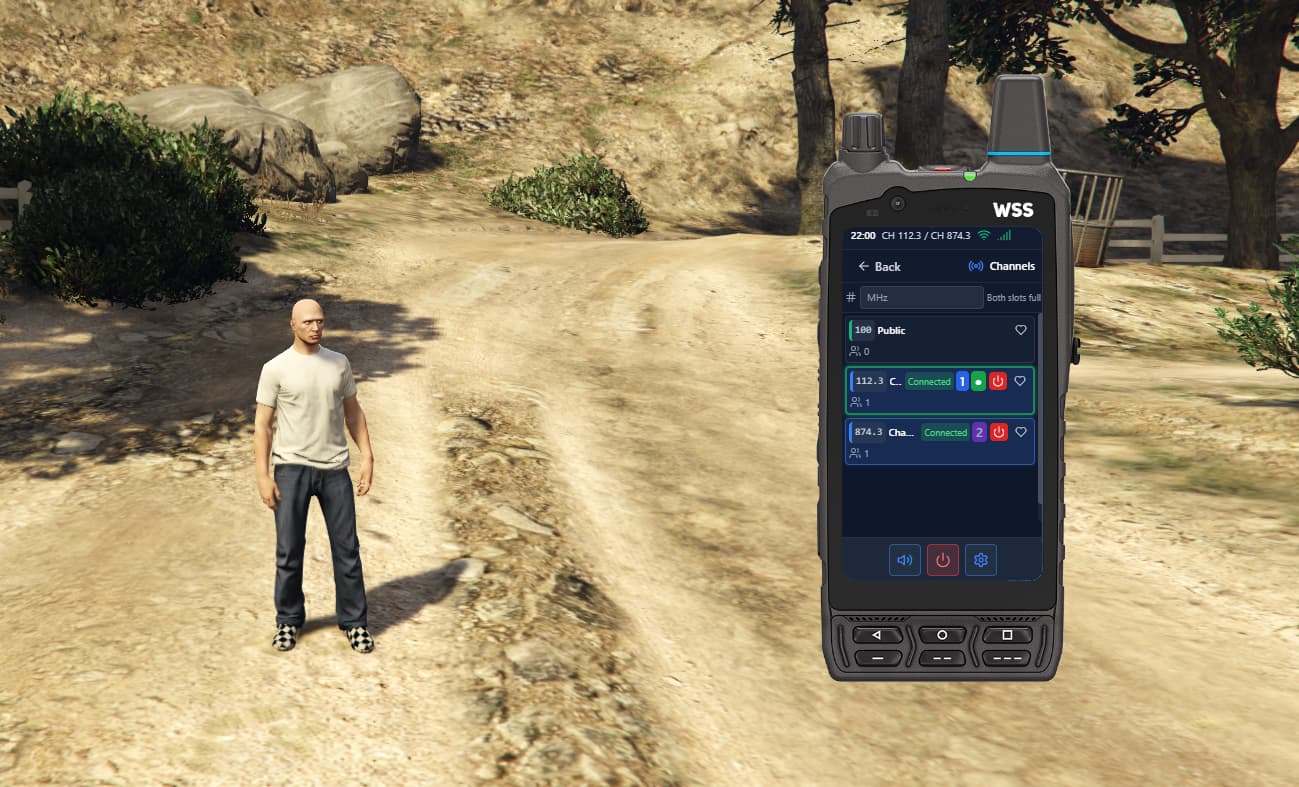The height and width of the screenshot is (787, 1299).
Task: Click the radio's square hardware key
Action: pos(1007,635)
